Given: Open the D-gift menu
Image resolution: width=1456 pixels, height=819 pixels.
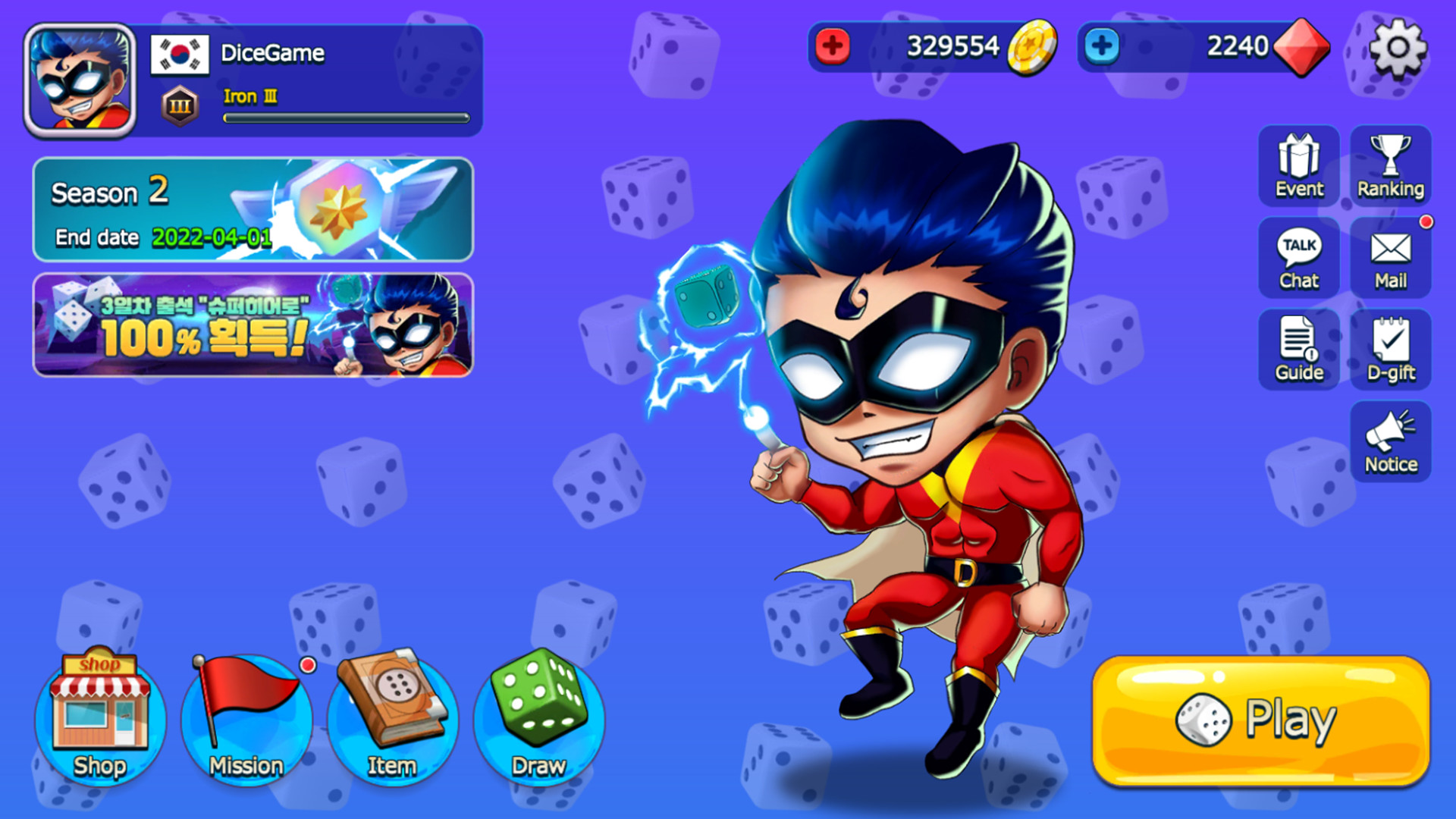Looking at the screenshot, I should coord(1390,350).
